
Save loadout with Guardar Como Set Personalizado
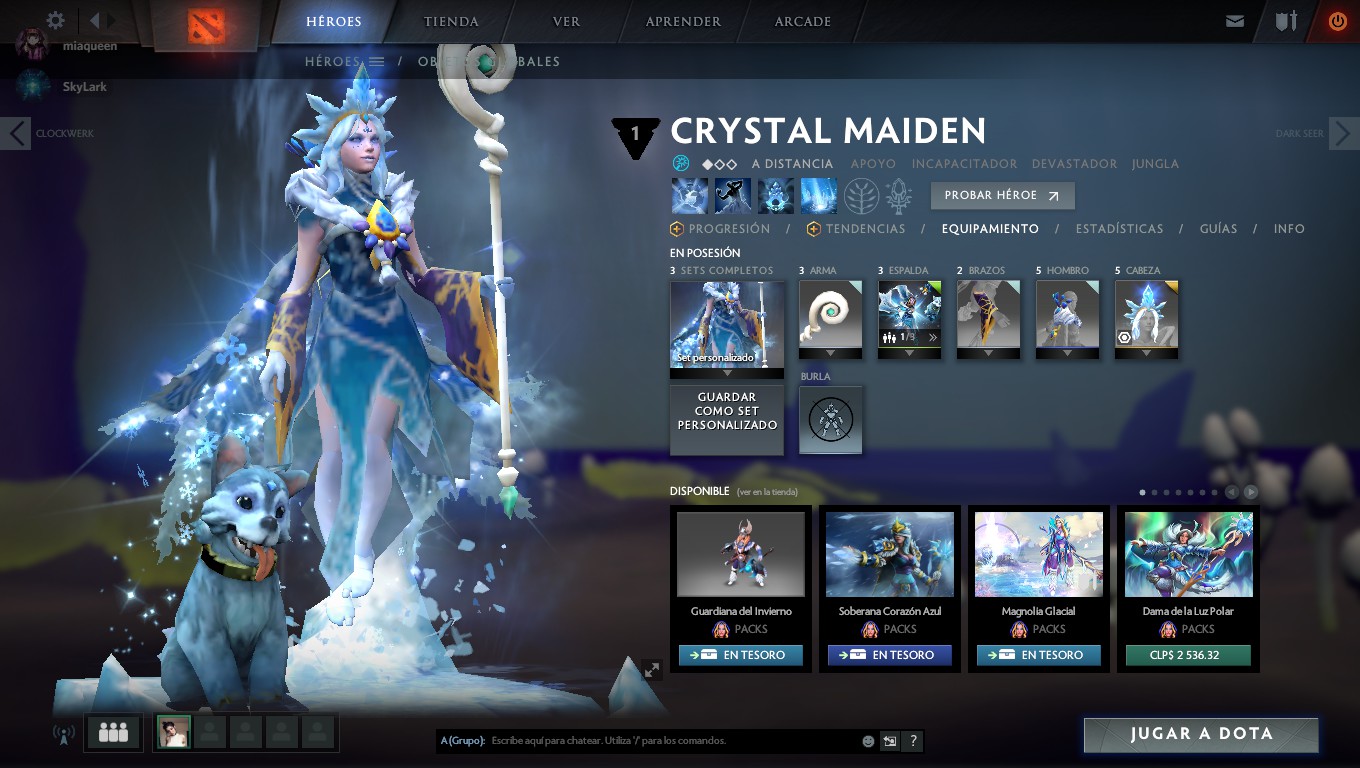coord(727,412)
